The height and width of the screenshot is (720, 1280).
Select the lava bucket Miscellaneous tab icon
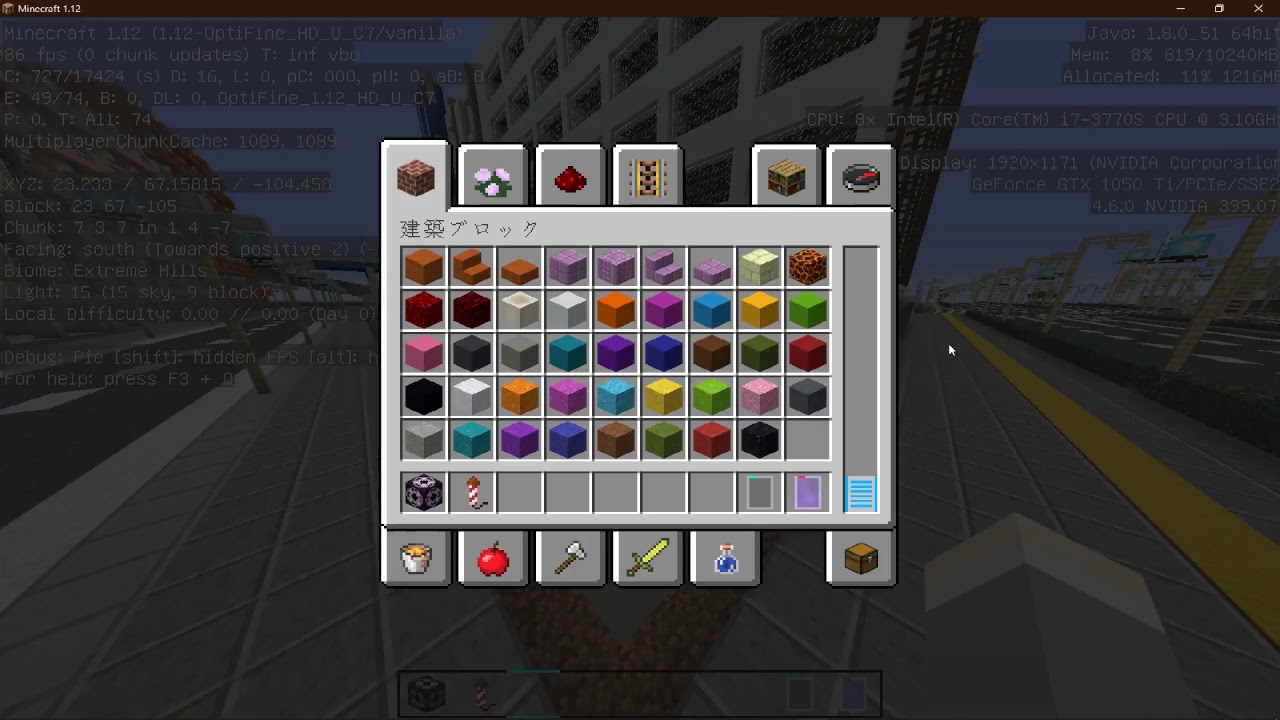pos(415,558)
